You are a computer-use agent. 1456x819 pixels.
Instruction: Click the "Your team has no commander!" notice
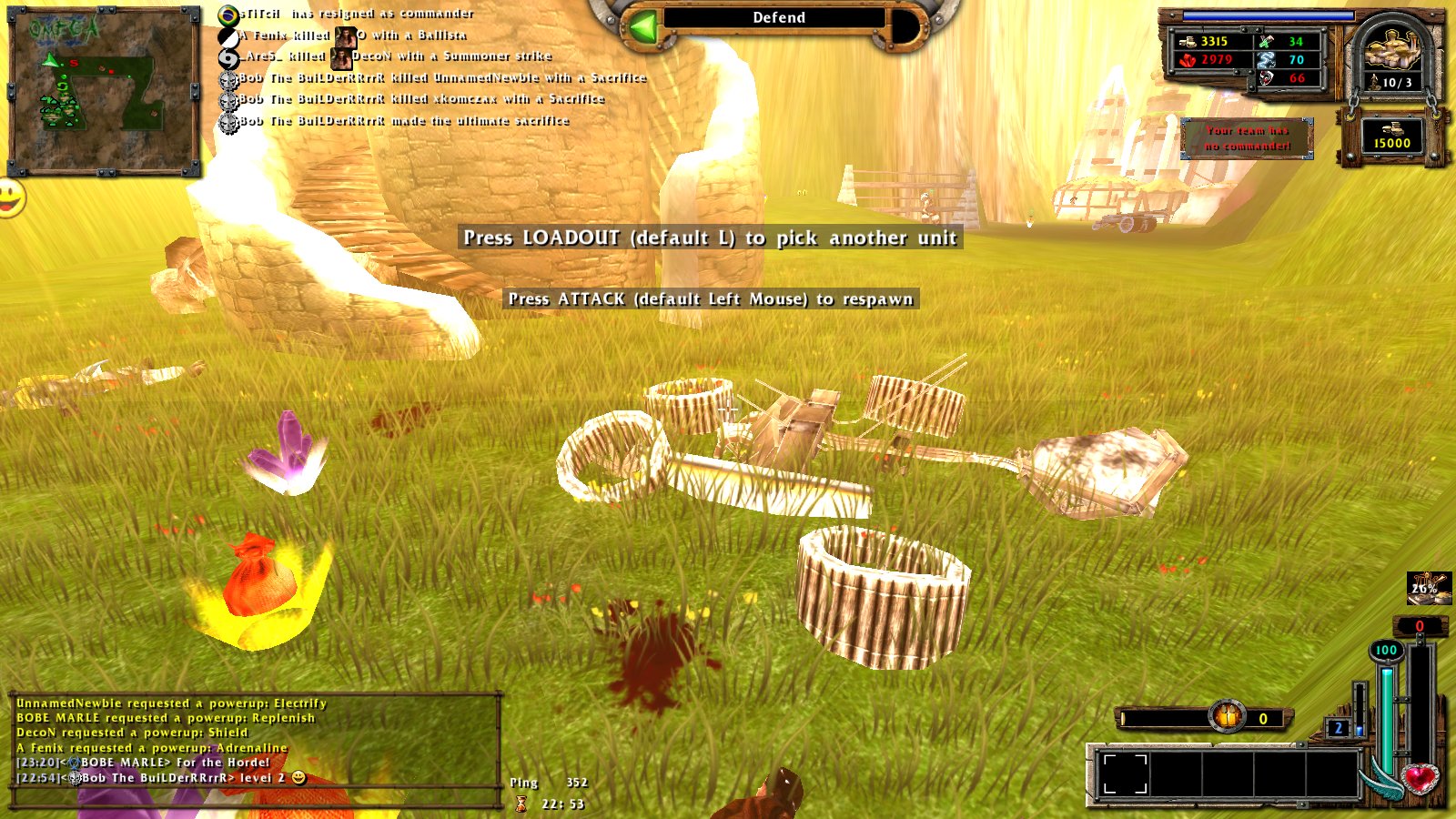pos(1247,138)
